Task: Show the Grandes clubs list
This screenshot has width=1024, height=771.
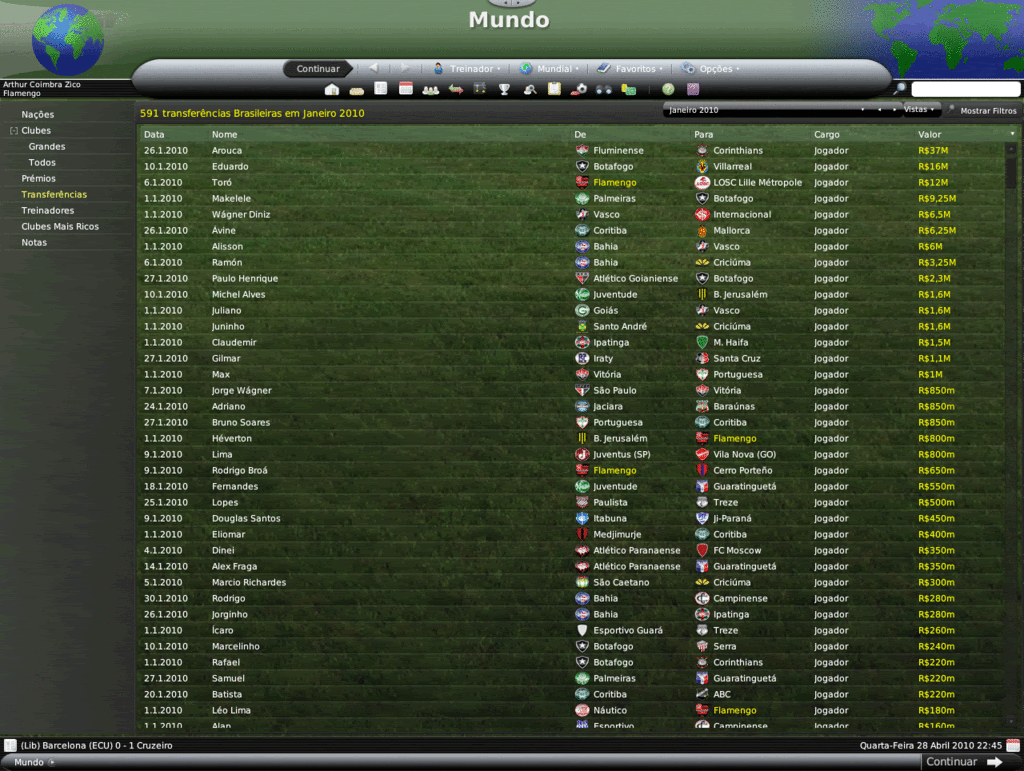Action: (x=47, y=147)
